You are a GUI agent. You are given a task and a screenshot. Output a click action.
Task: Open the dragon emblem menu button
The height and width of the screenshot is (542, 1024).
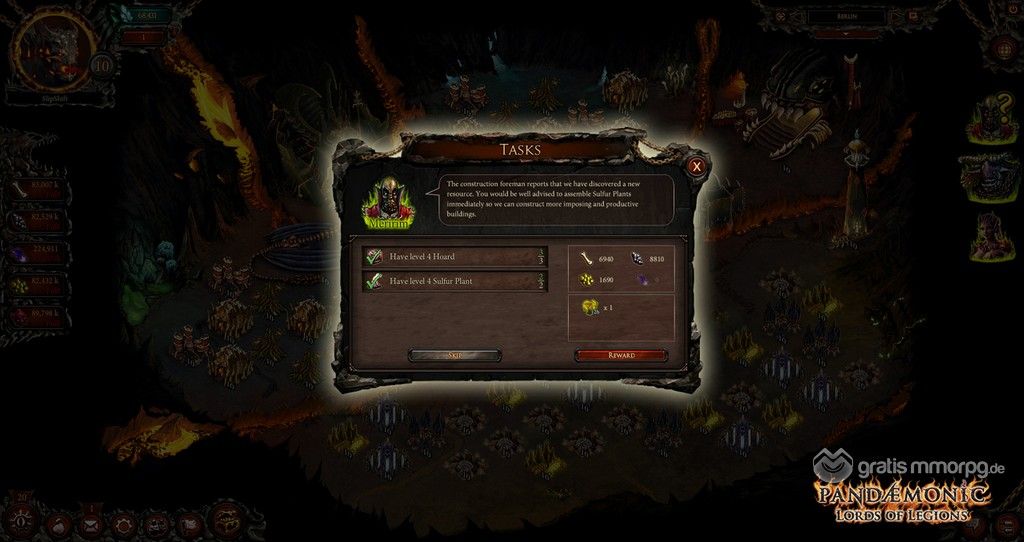click(x=222, y=521)
